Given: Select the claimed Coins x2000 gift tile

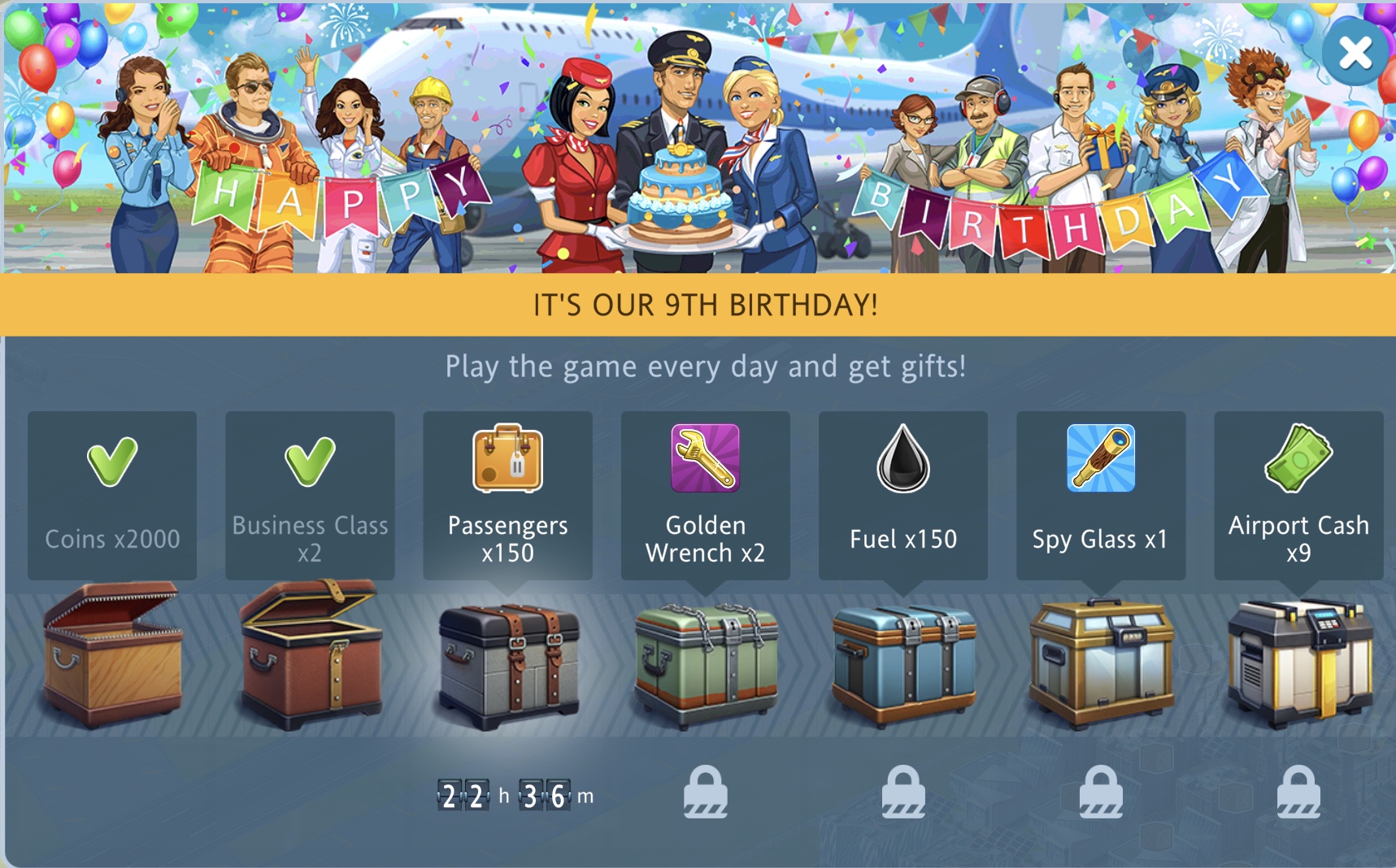Looking at the screenshot, I should [112, 495].
